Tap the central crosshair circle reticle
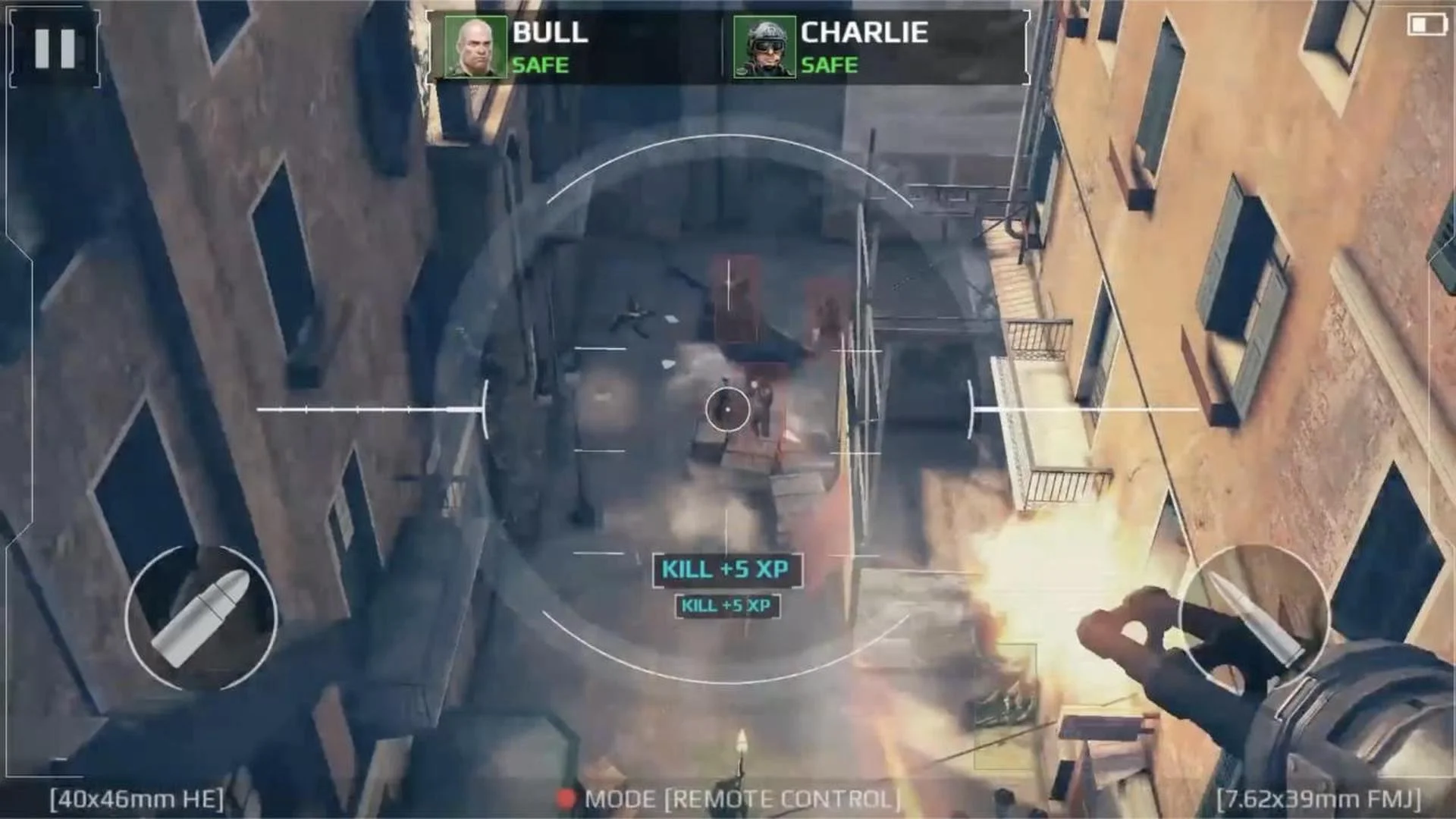This screenshot has height=819, width=1456. click(x=726, y=409)
